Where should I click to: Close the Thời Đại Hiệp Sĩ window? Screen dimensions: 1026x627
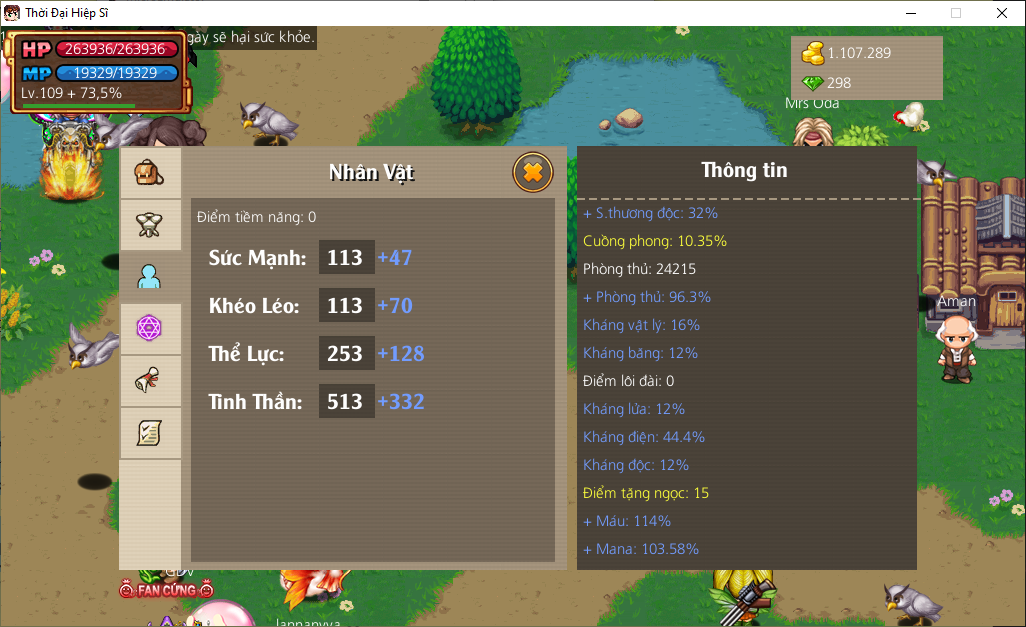click(x=1002, y=13)
